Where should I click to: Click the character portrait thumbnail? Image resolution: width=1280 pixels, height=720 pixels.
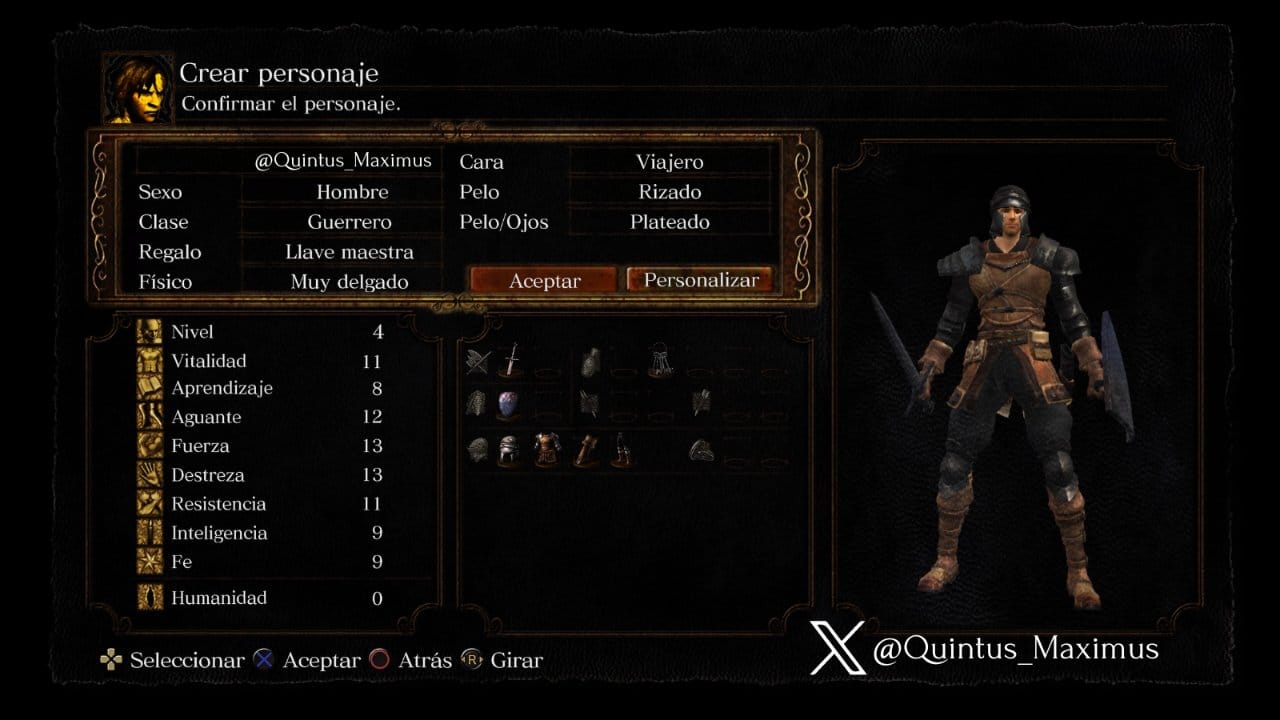(x=137, y=88)
